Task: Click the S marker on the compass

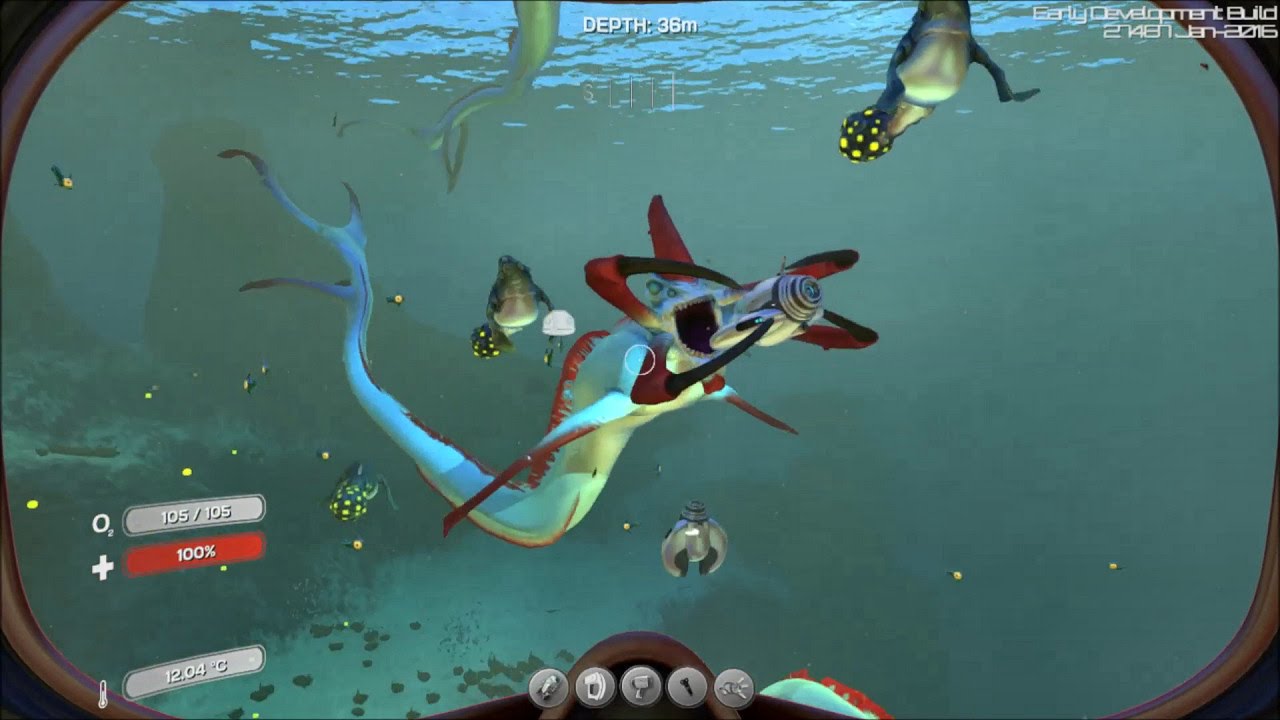Action: (x=589, y=93)
